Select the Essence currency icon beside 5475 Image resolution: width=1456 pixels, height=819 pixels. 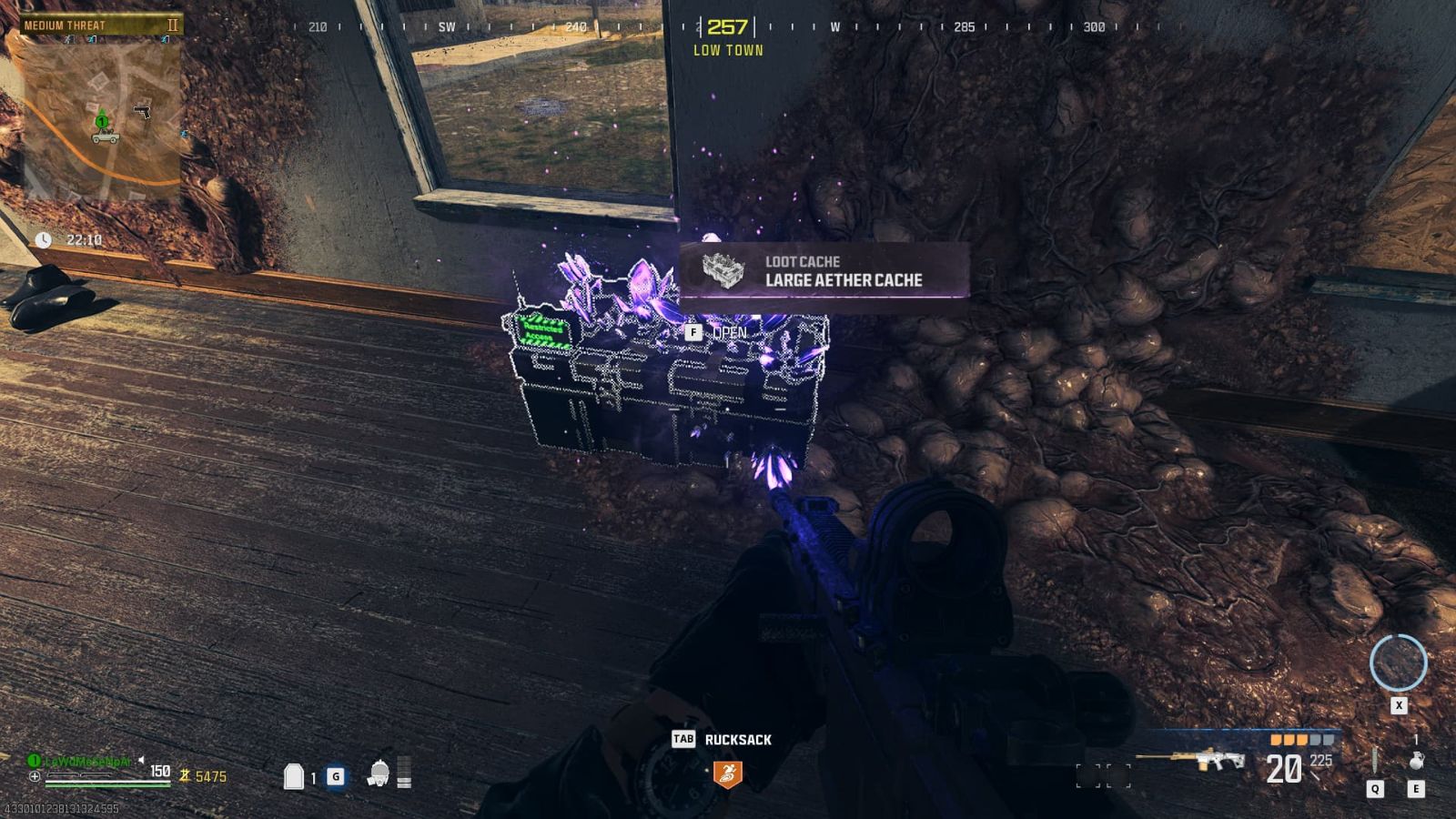tap(184, 775)
